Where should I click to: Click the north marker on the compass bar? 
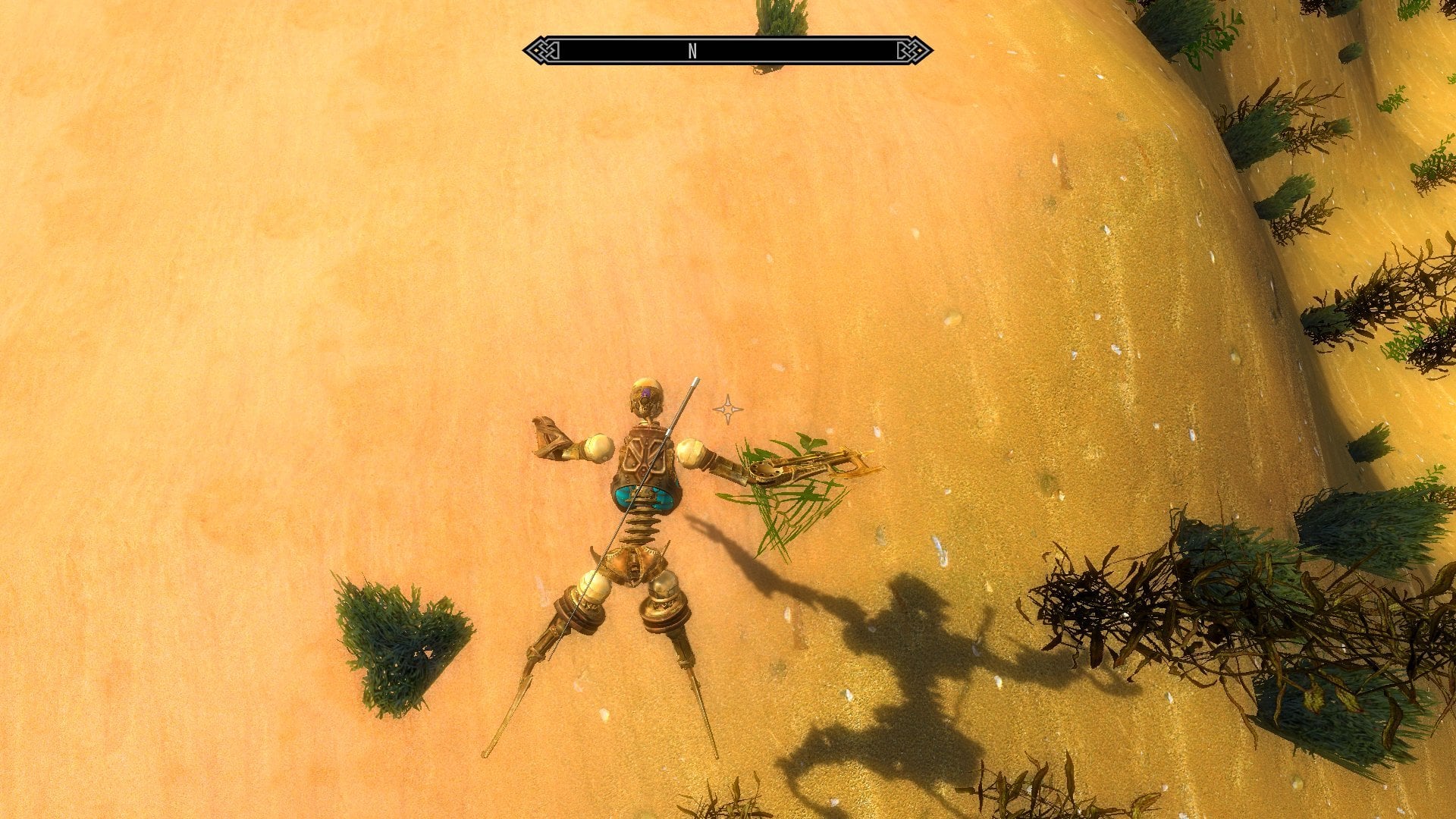pos(692,51)
